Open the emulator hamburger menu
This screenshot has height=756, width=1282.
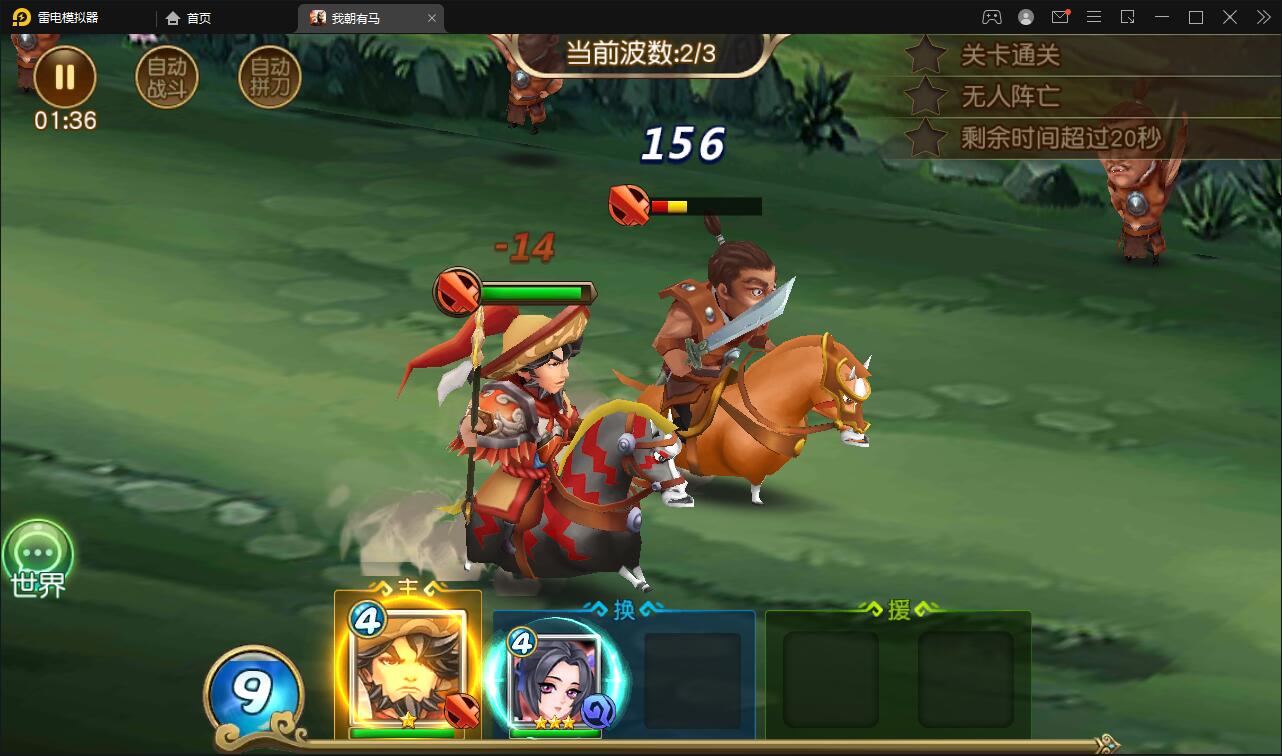tap(1094, 17)
